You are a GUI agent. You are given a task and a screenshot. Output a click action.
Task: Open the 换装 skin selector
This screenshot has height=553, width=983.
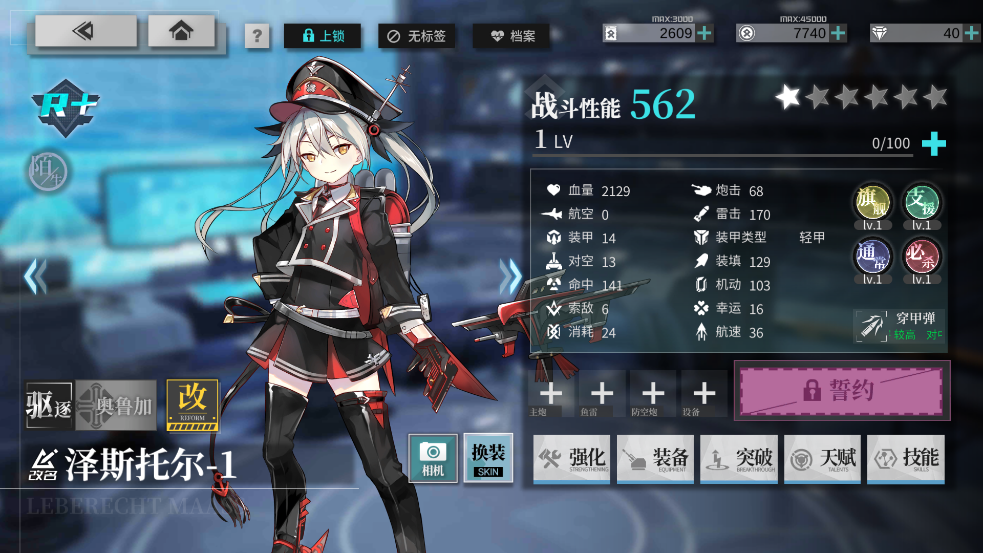[x=488, y=458]
